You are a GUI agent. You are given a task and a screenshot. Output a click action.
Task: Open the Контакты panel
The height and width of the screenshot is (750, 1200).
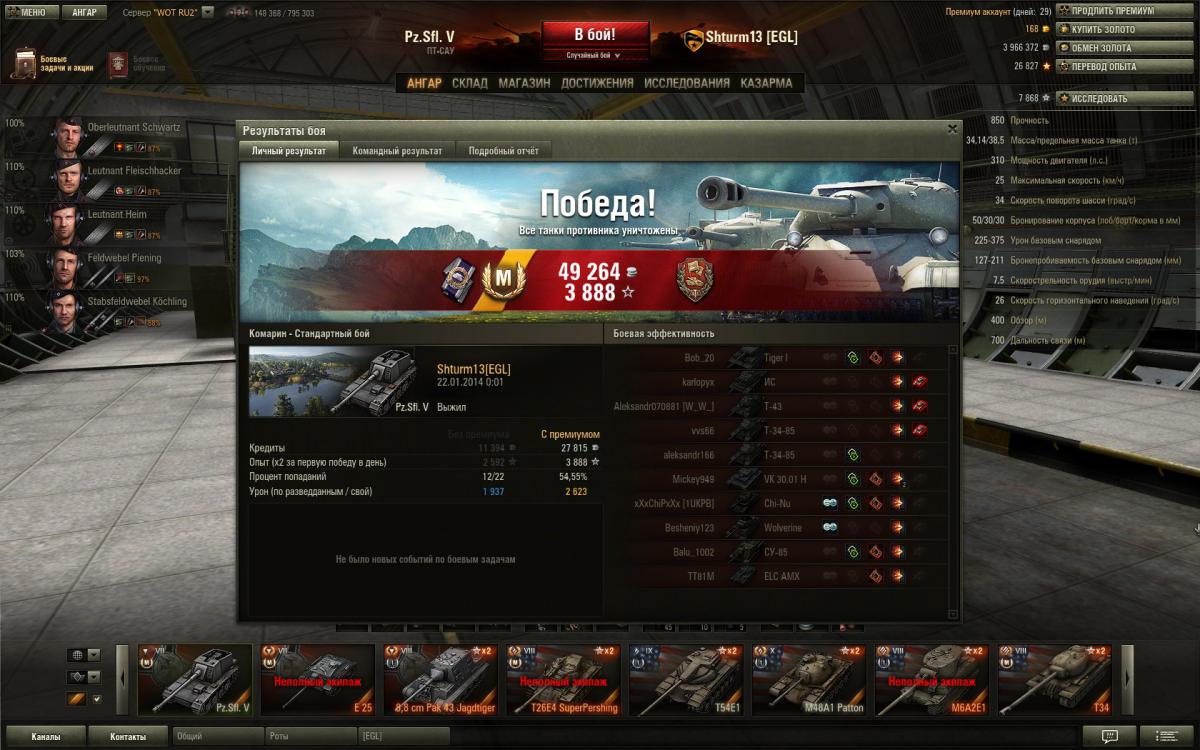tap(128, 737)
